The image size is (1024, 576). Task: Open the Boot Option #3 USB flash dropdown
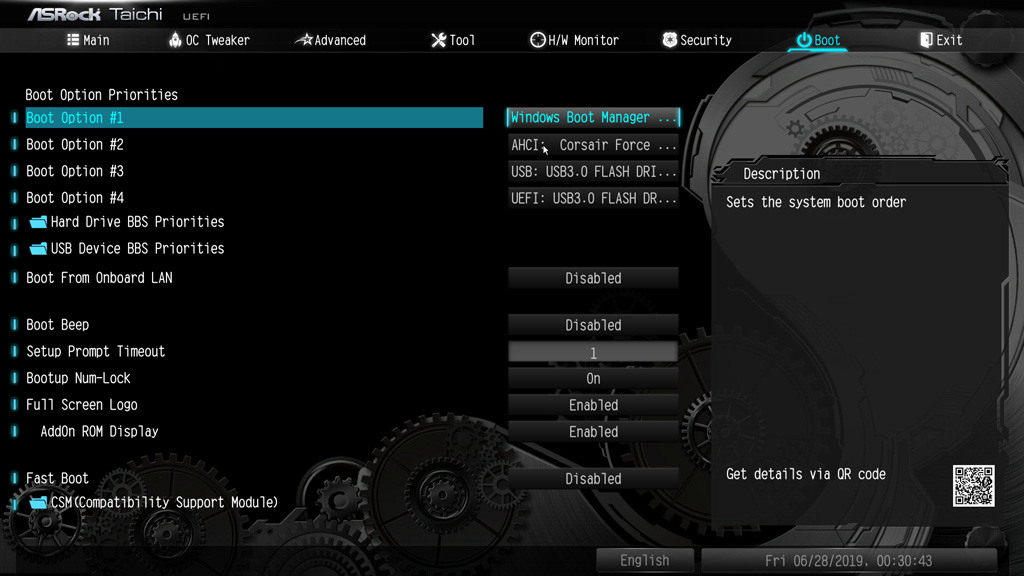(593, 171)
